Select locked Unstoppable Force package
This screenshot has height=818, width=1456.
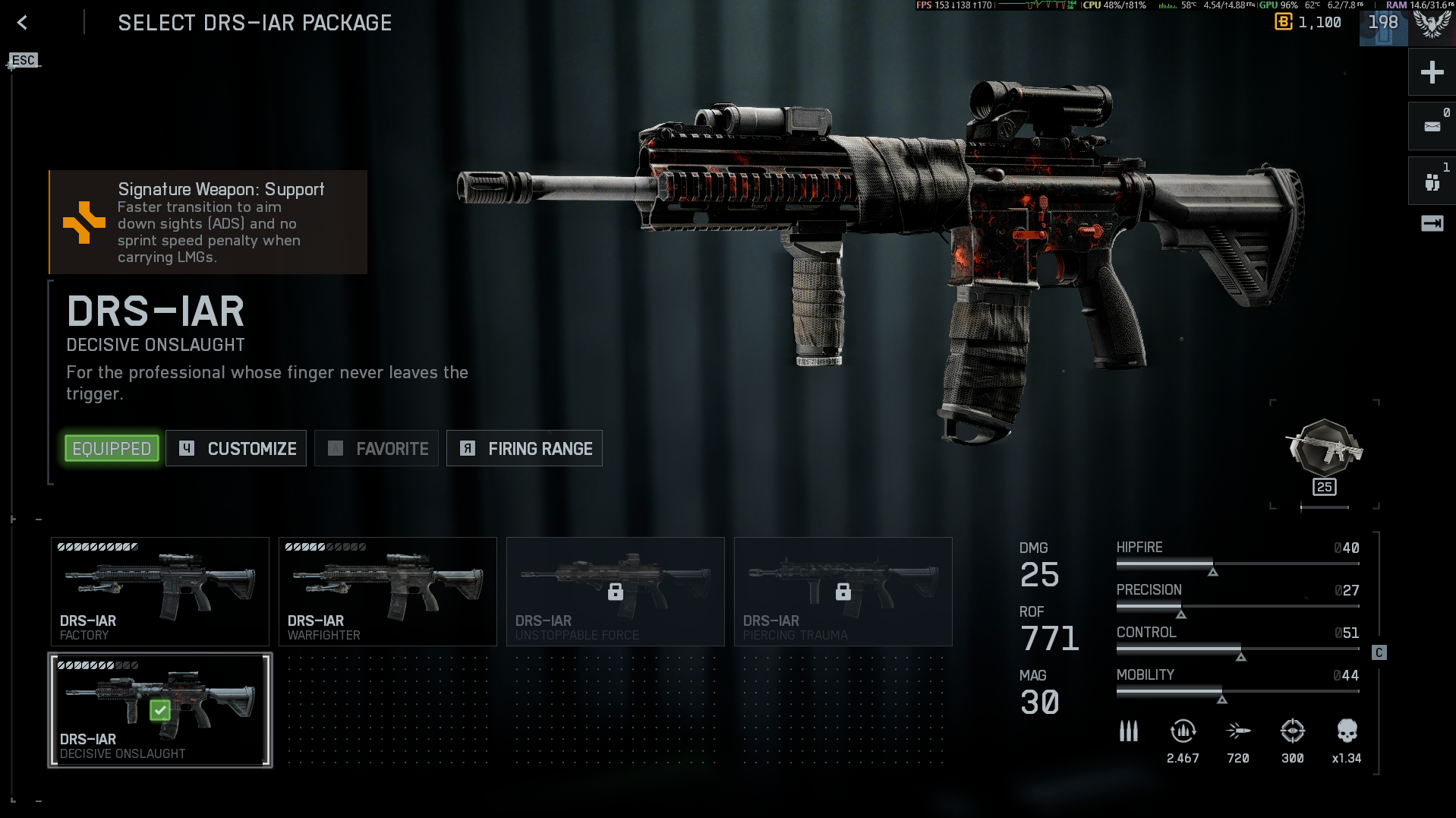click(x=616, y=592)
